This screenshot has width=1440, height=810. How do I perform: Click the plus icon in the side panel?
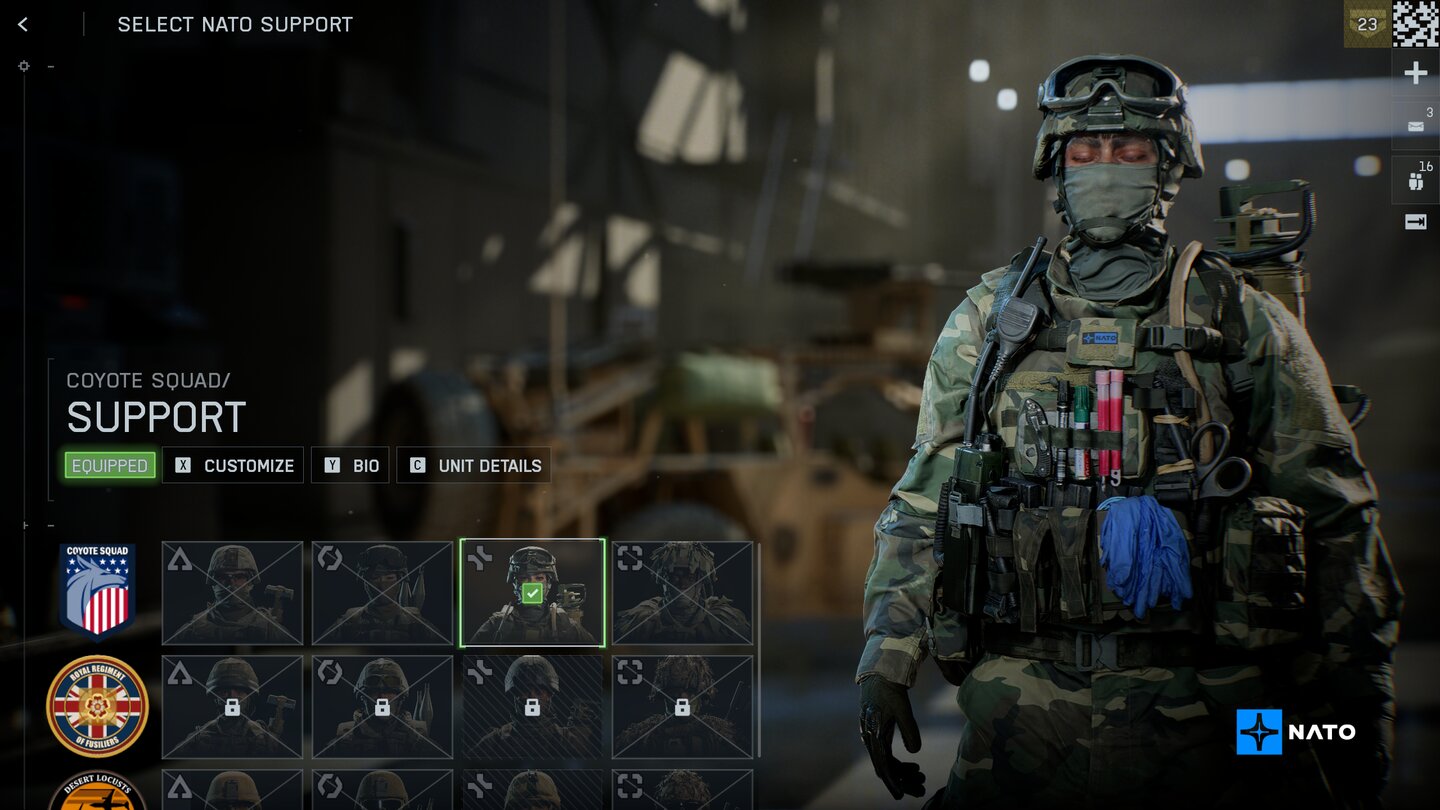pos(1415,73)
